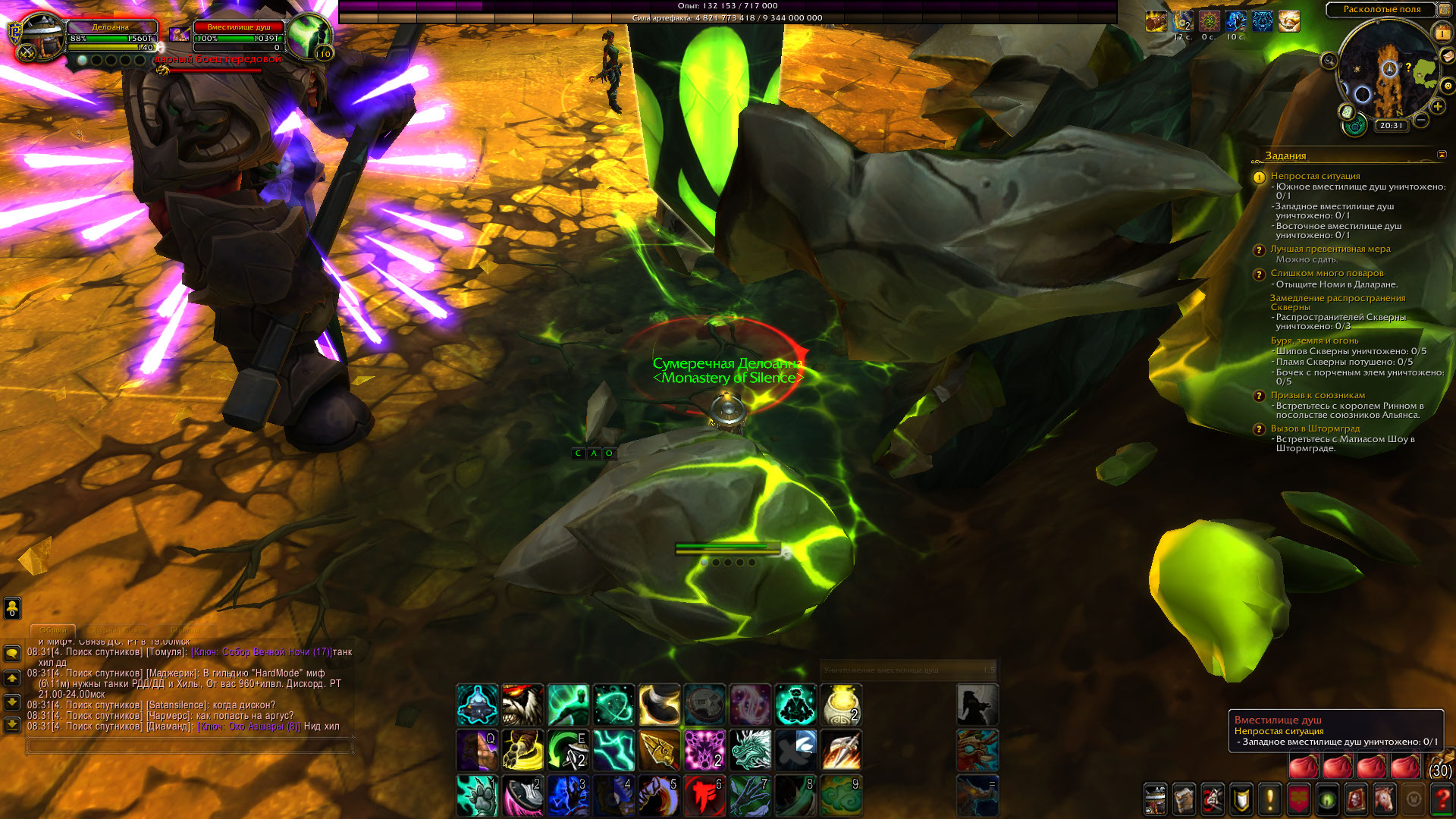Select the Призыв к союзникам quest entry
This screenshot has width=1456, height=819.
coord(1317,395)
